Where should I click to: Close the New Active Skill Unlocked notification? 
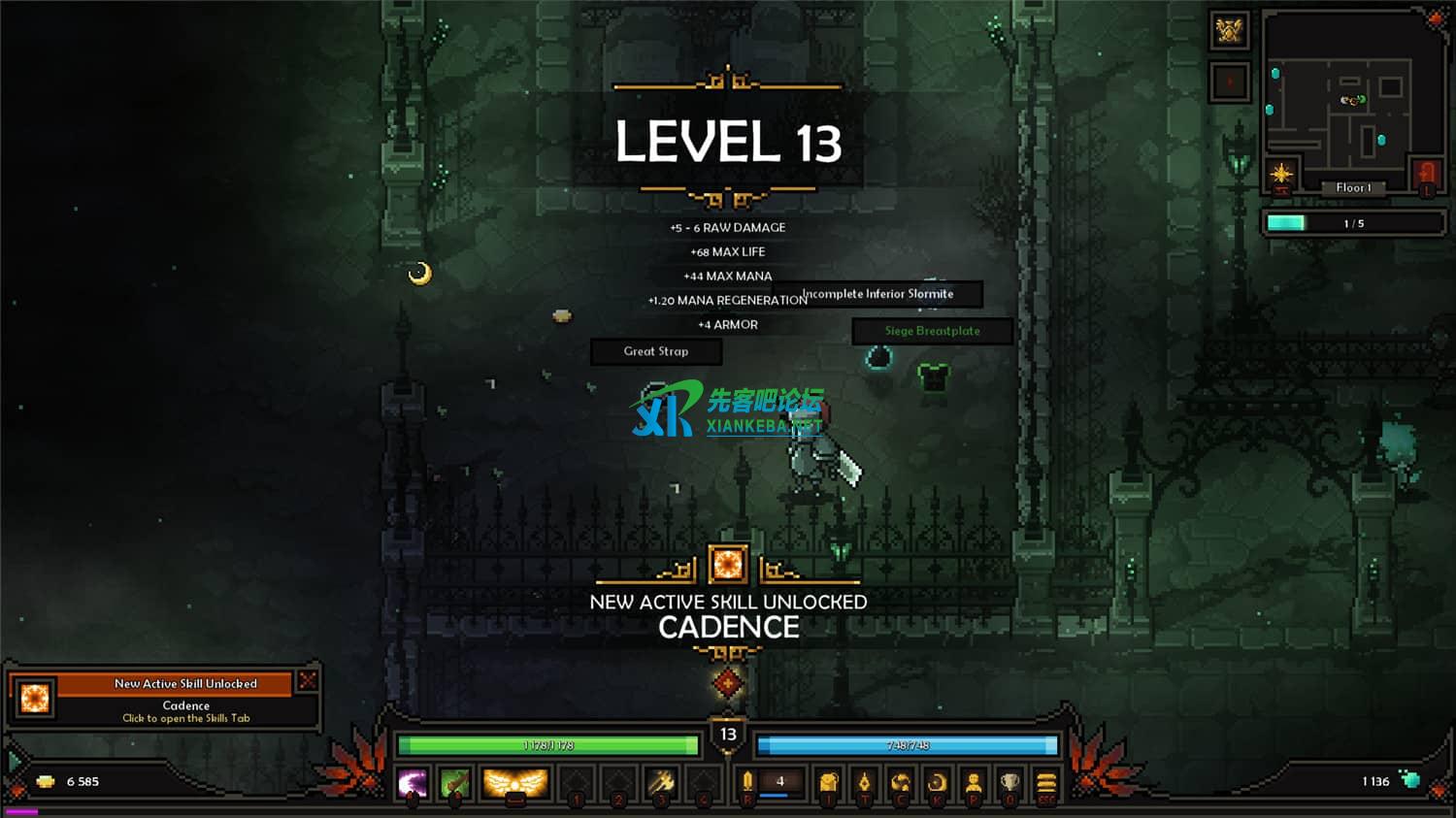(x=308, y=680)
